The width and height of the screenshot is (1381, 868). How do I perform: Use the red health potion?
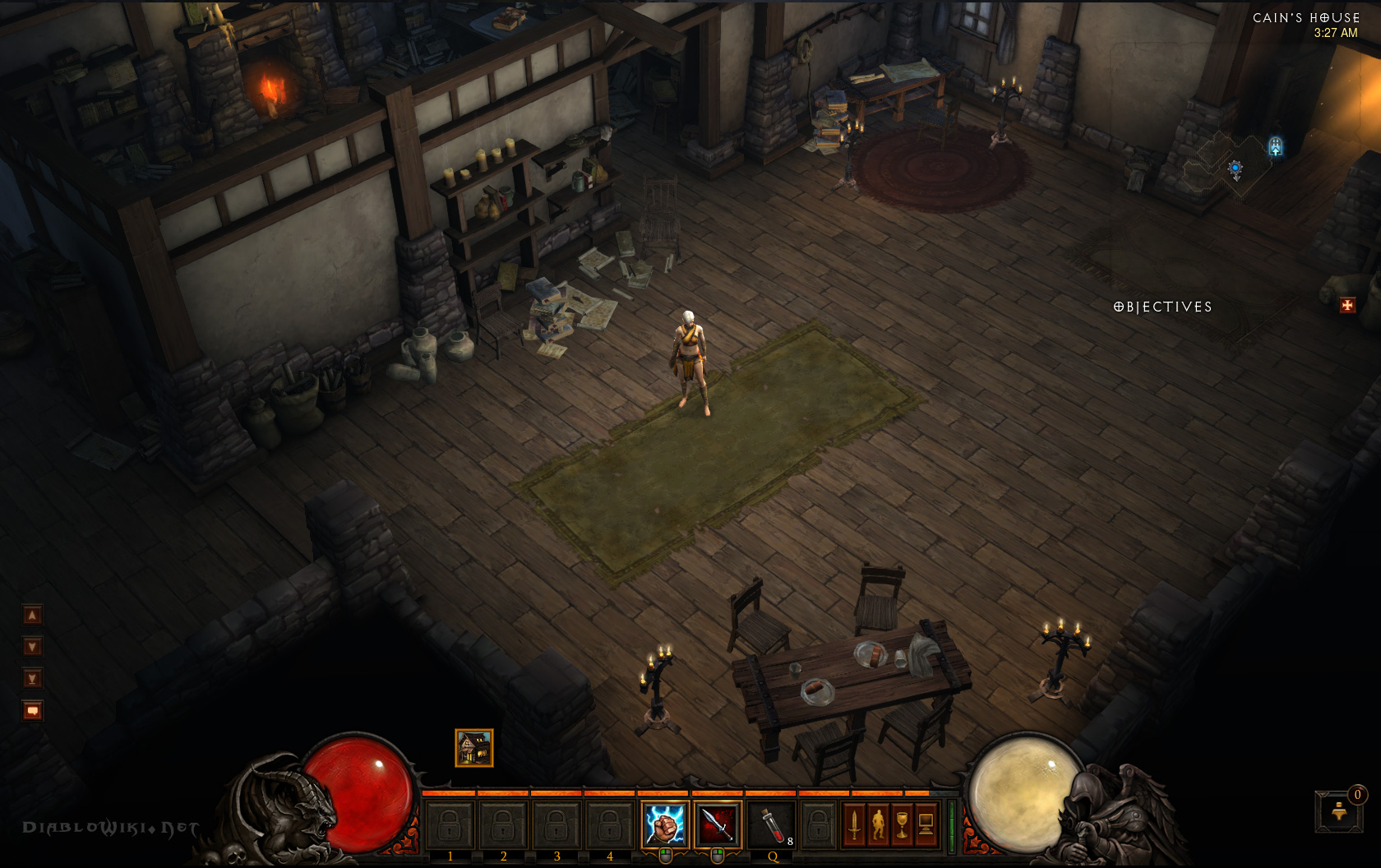pos(771,824)
